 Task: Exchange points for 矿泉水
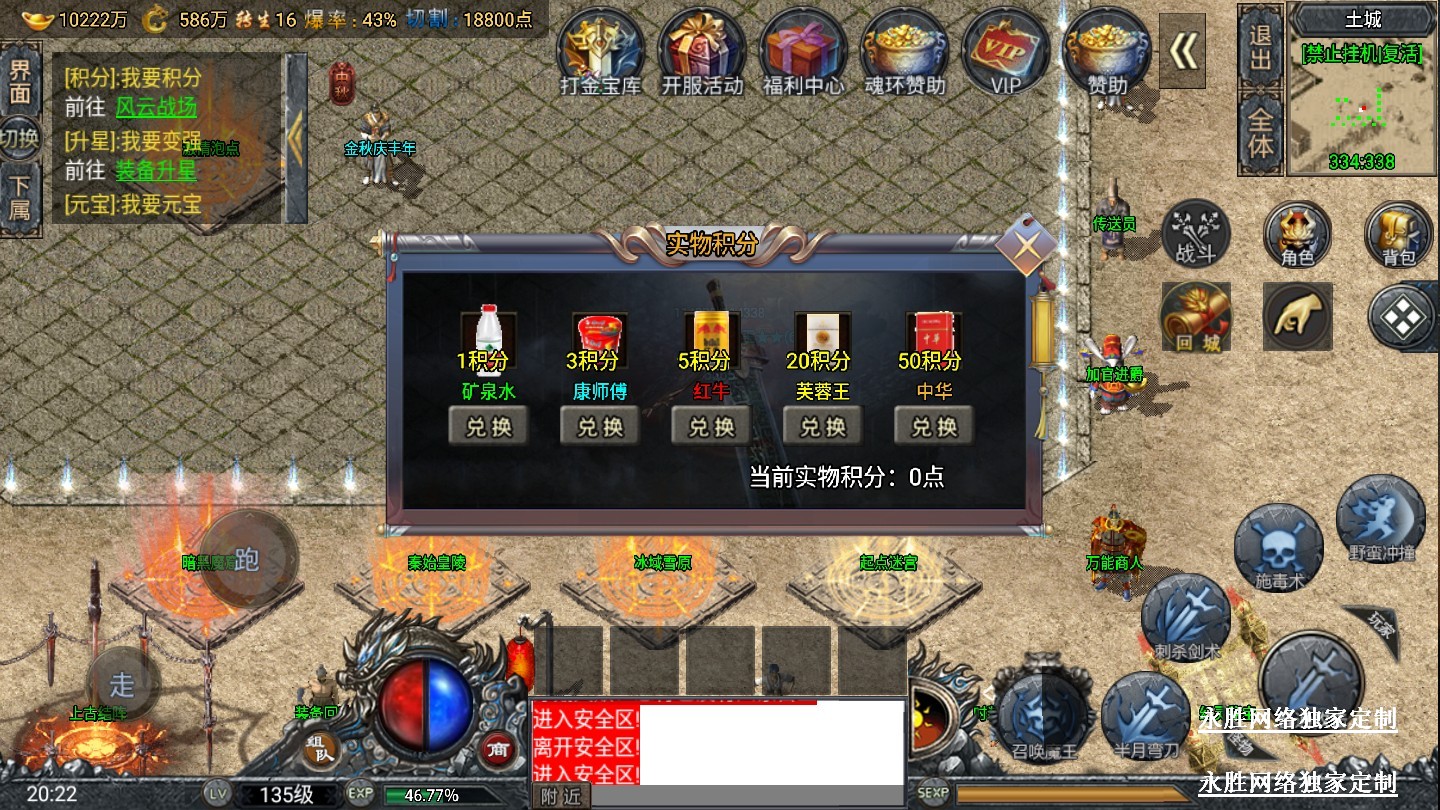[488, 427]
